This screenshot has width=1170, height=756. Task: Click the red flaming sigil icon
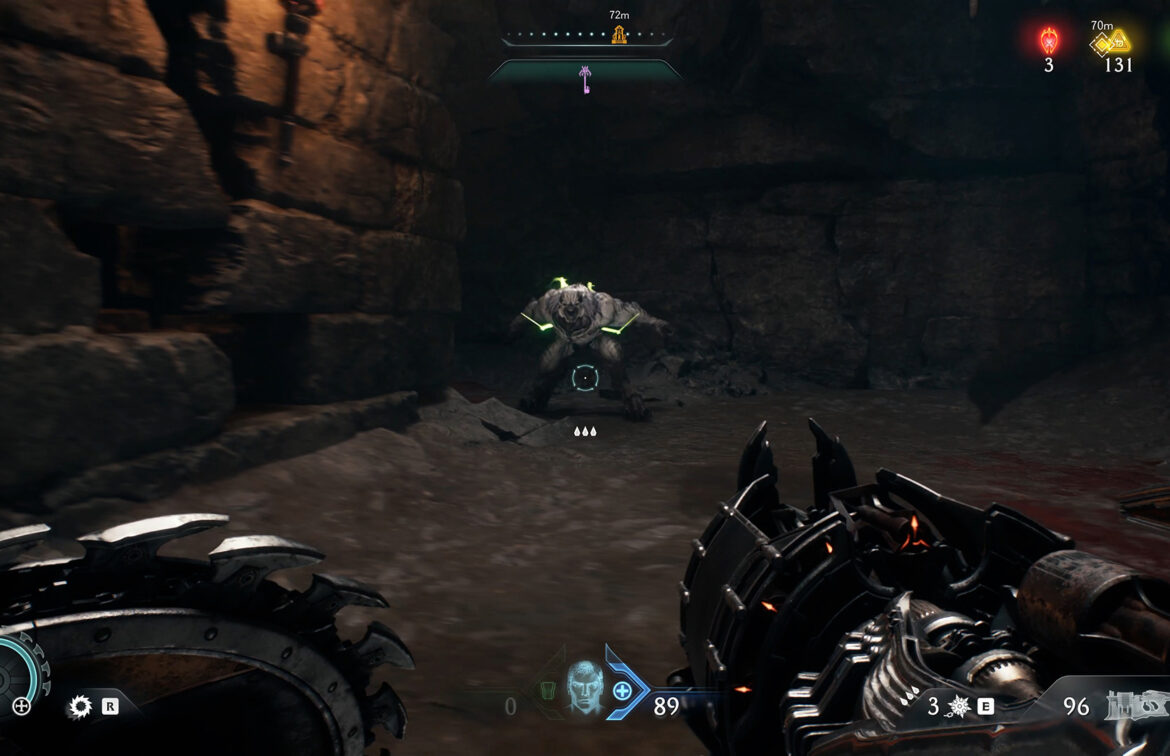pyautogui.click(x=1049, y=41)
